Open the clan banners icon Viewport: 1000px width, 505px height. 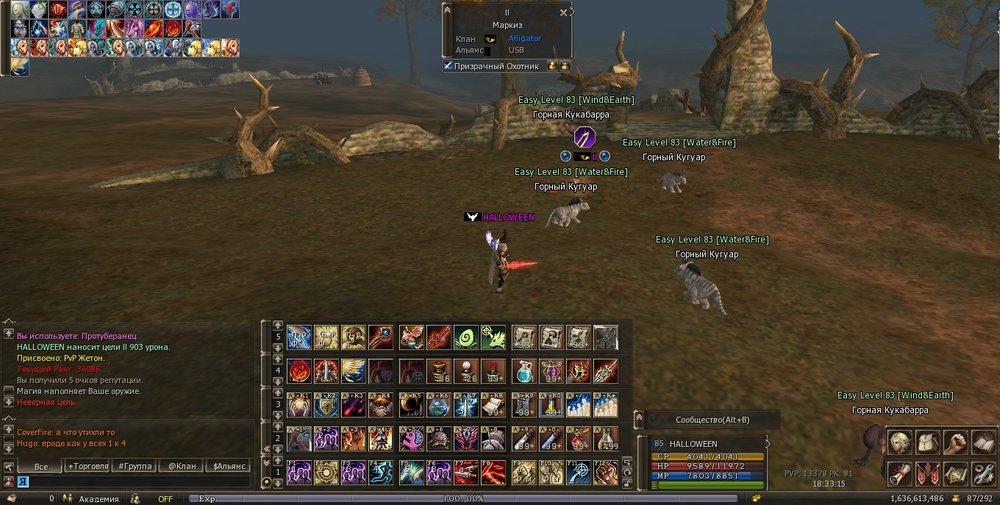929,472
